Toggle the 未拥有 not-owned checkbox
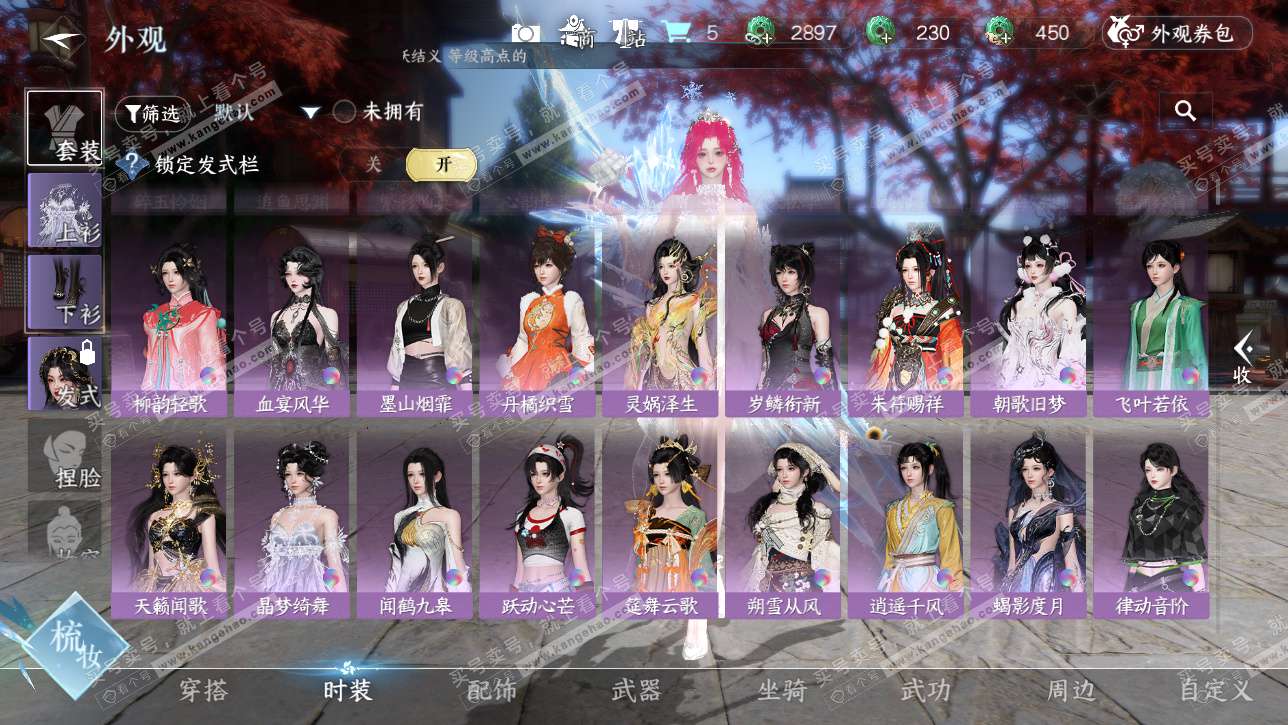The width and height of the screenshot is (1288, 725). (x=345, y=112)
